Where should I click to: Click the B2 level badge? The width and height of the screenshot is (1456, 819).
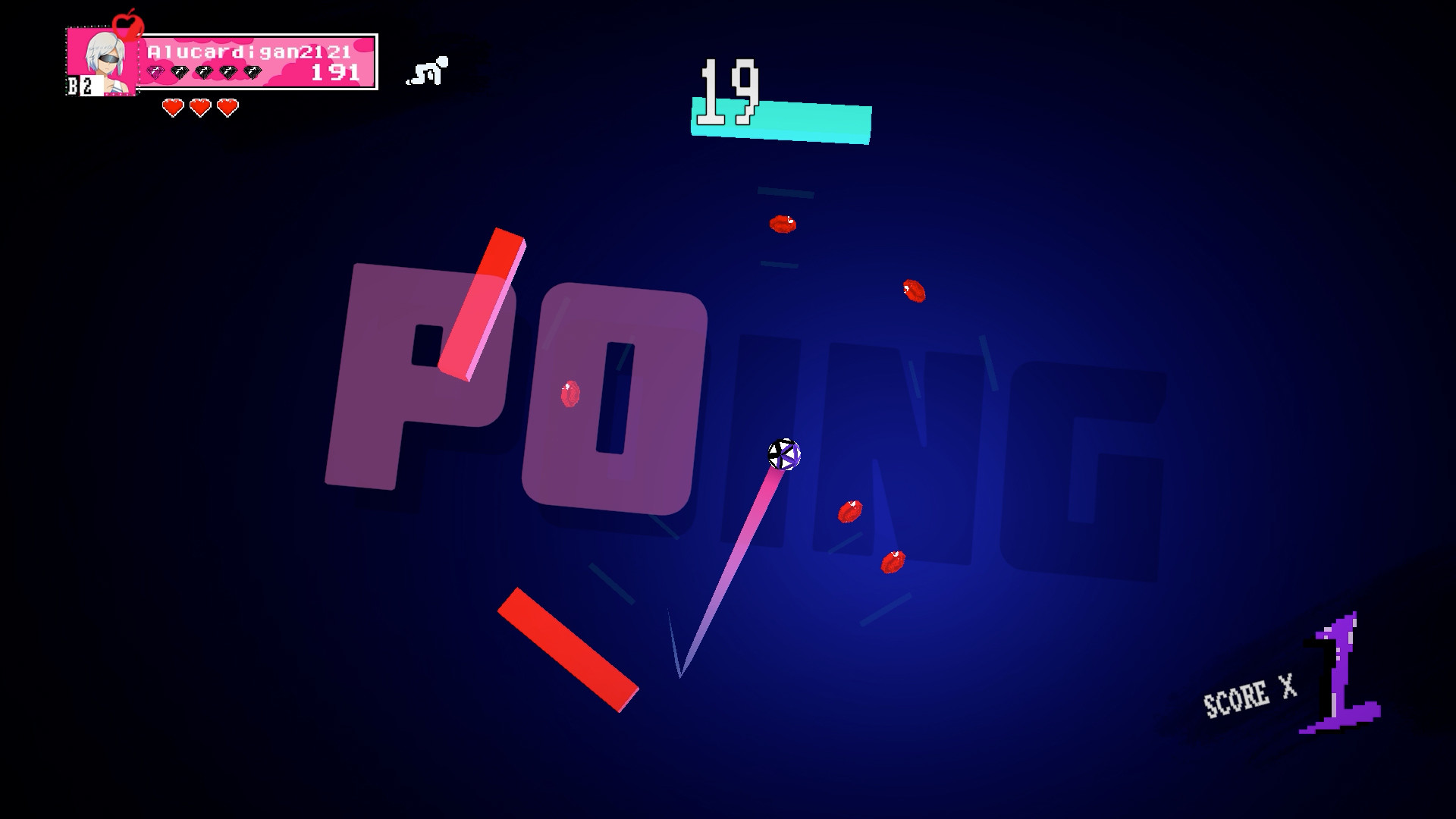(80, 84)
